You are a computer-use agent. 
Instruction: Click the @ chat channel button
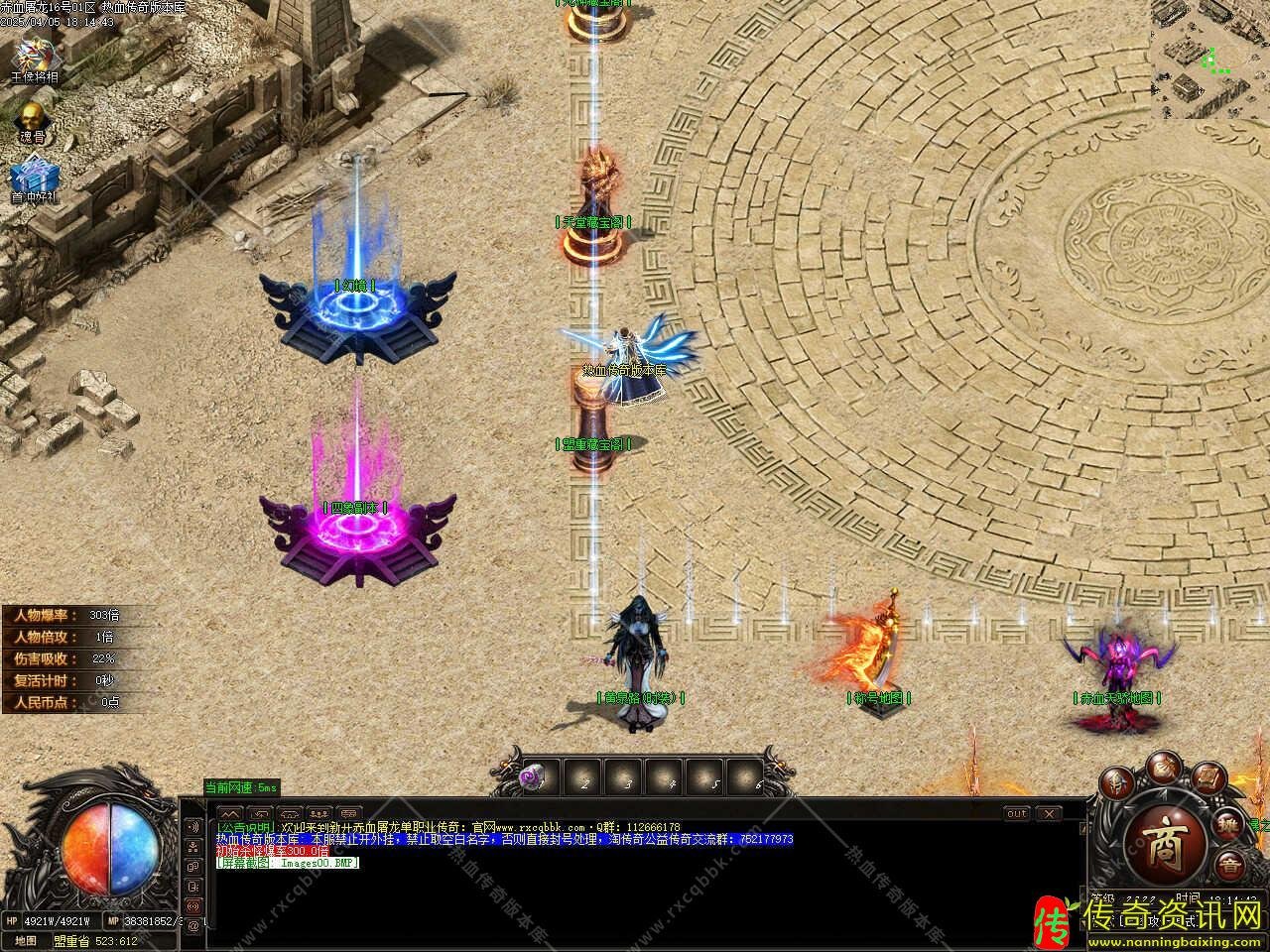point(192,924)
